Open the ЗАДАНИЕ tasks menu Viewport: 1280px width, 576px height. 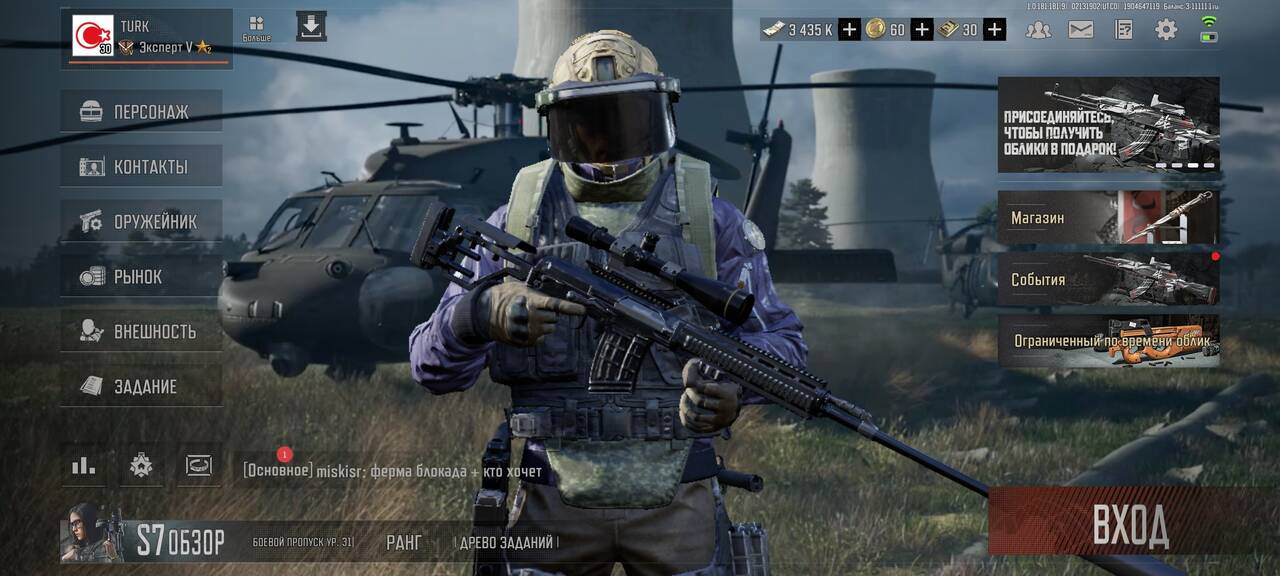click(x=141, y=386)
